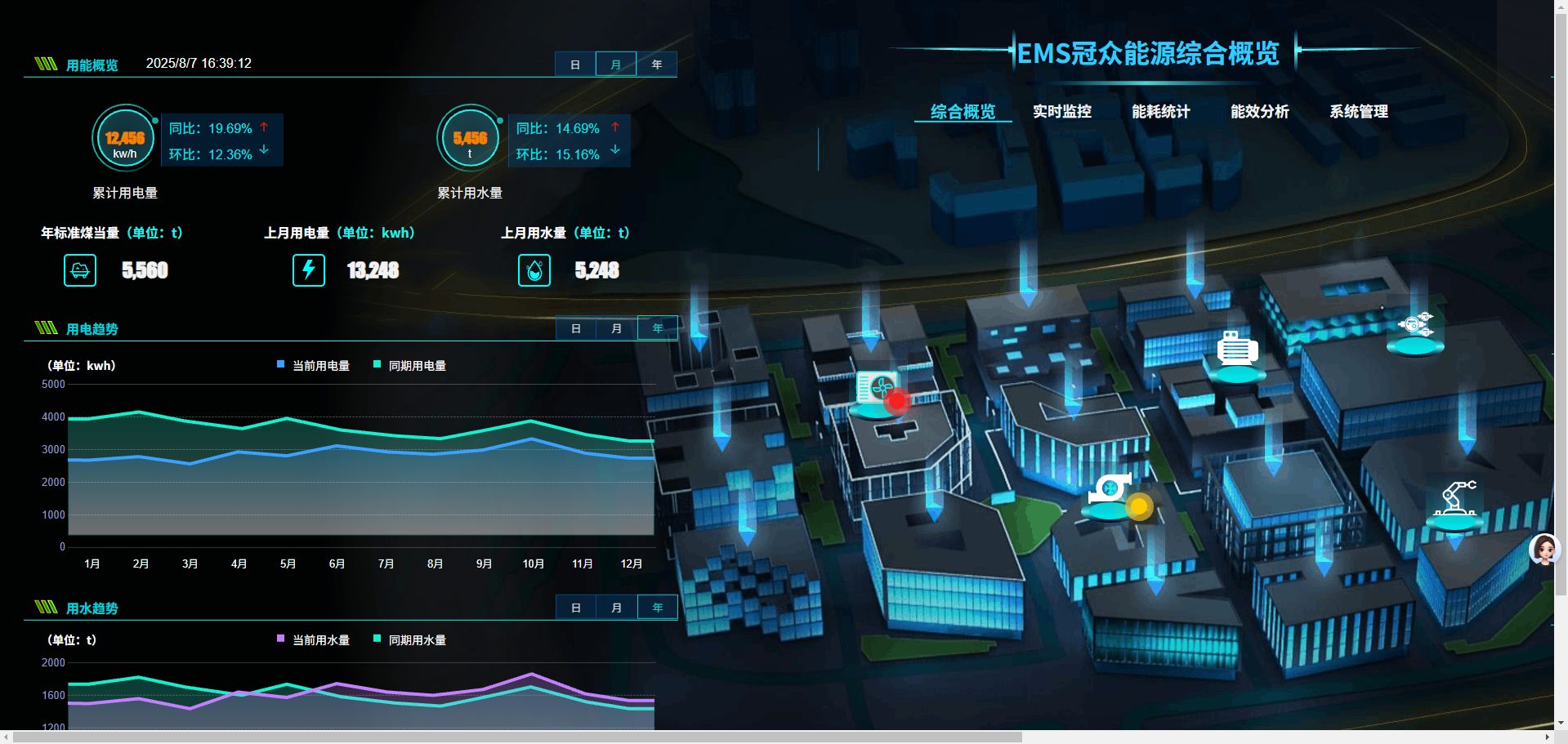Open the 系统管理 tab
The image size is (1568, 744).
1358,112
